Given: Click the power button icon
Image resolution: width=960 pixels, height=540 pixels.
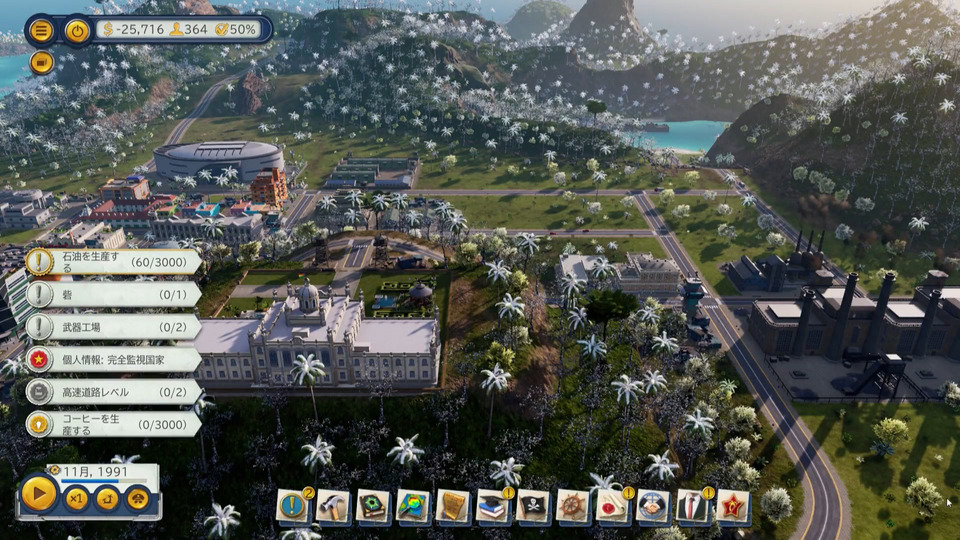Looking at the screenshot, I should (x=77, y=30).
